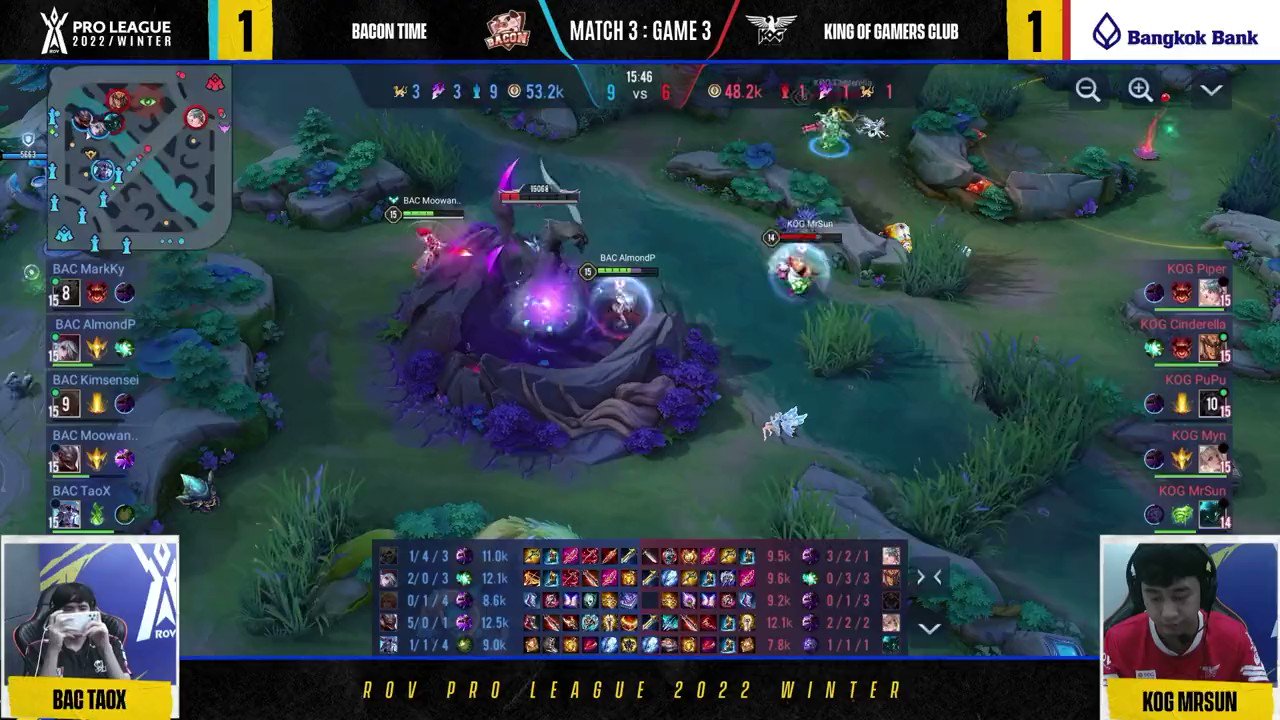Click the BAC AlmondP name tag above his hero

tap(627, 257)
